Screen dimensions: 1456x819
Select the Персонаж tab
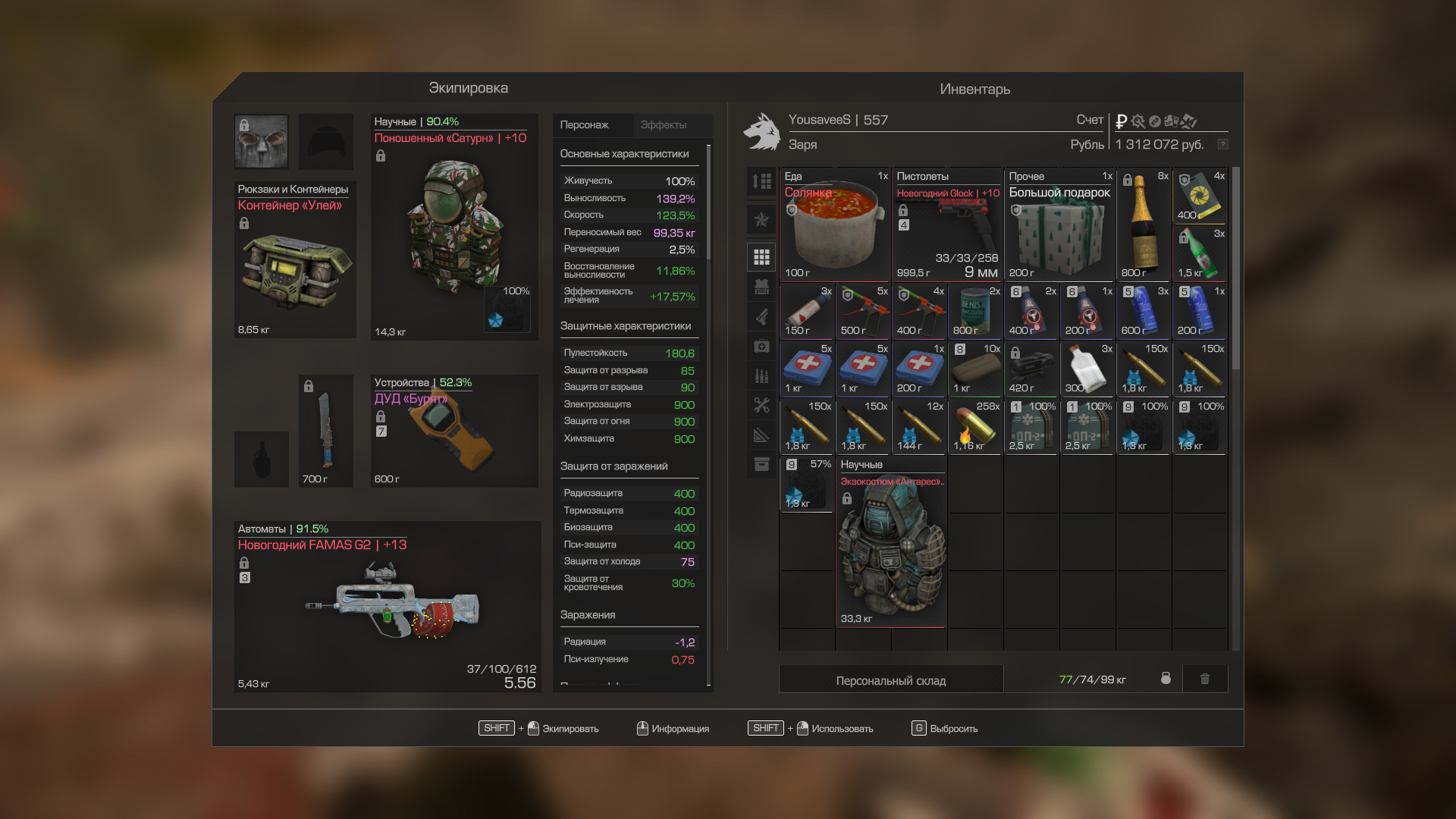coord(584,125)
